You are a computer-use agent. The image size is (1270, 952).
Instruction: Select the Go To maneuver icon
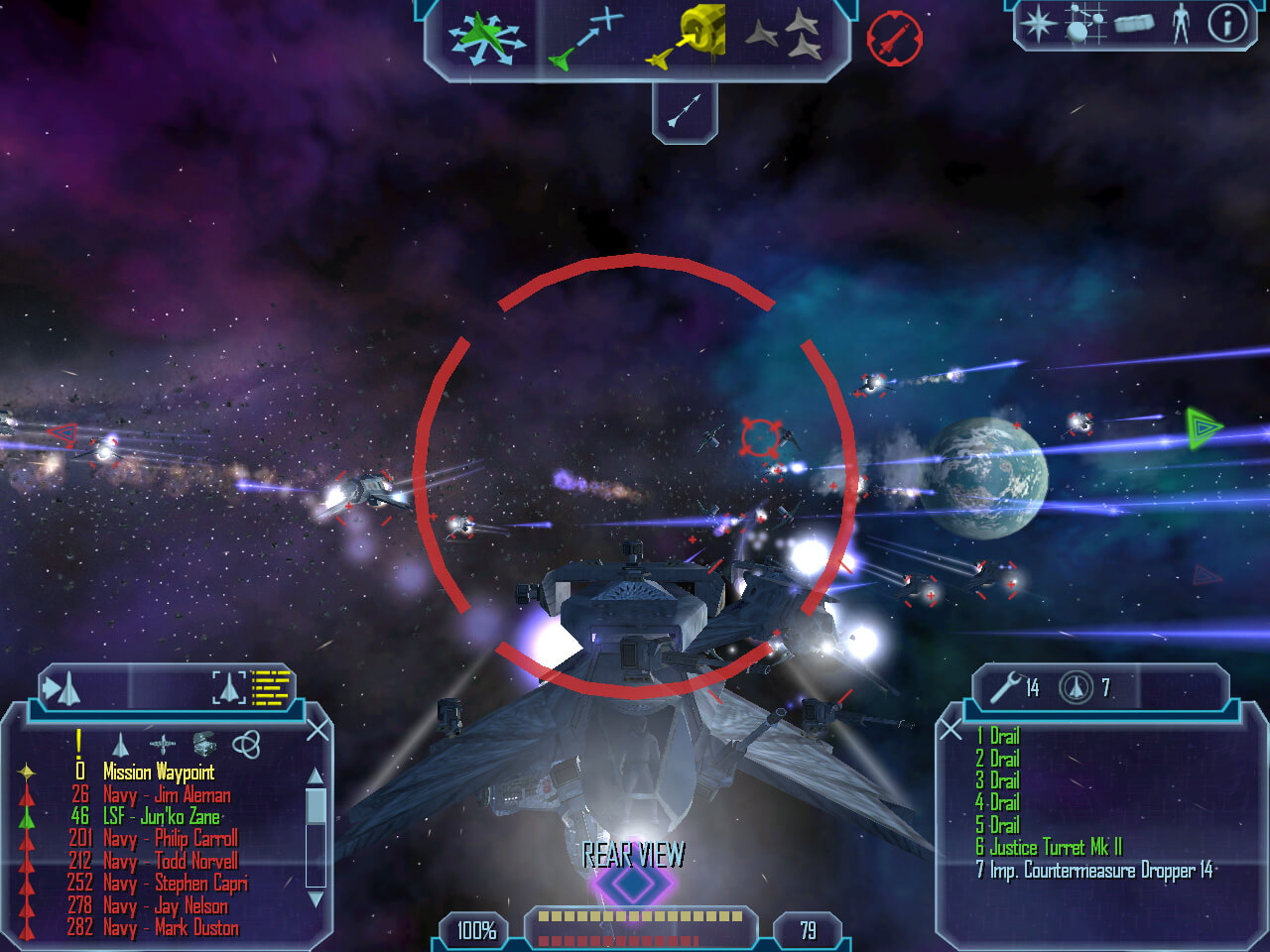(586, 40)
